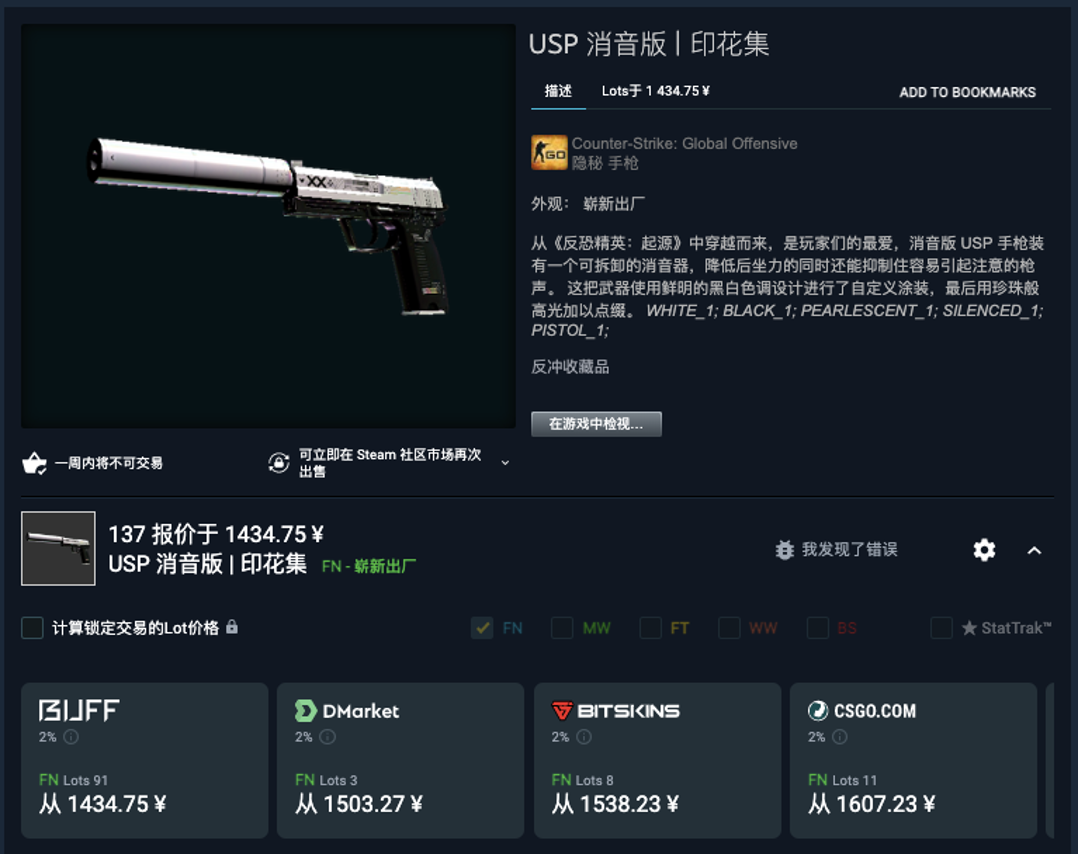View the CSGO.COM lots card
Viewport: 1079px width, 857px height.
[x=913, y=760]
